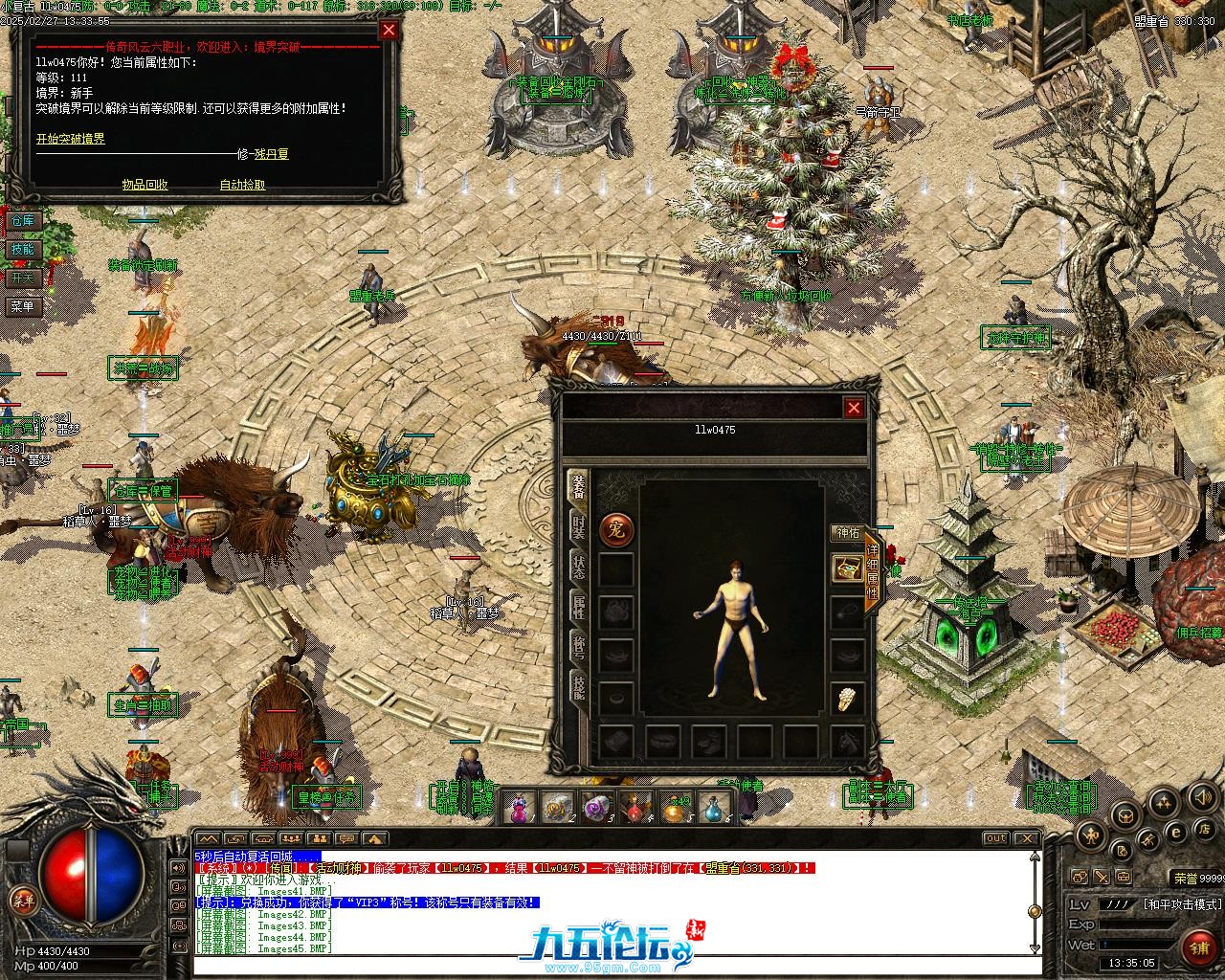This screenshot has width=1225, height=980.
Task: Click the 店 store round icon
Action: pos(1207,828)
